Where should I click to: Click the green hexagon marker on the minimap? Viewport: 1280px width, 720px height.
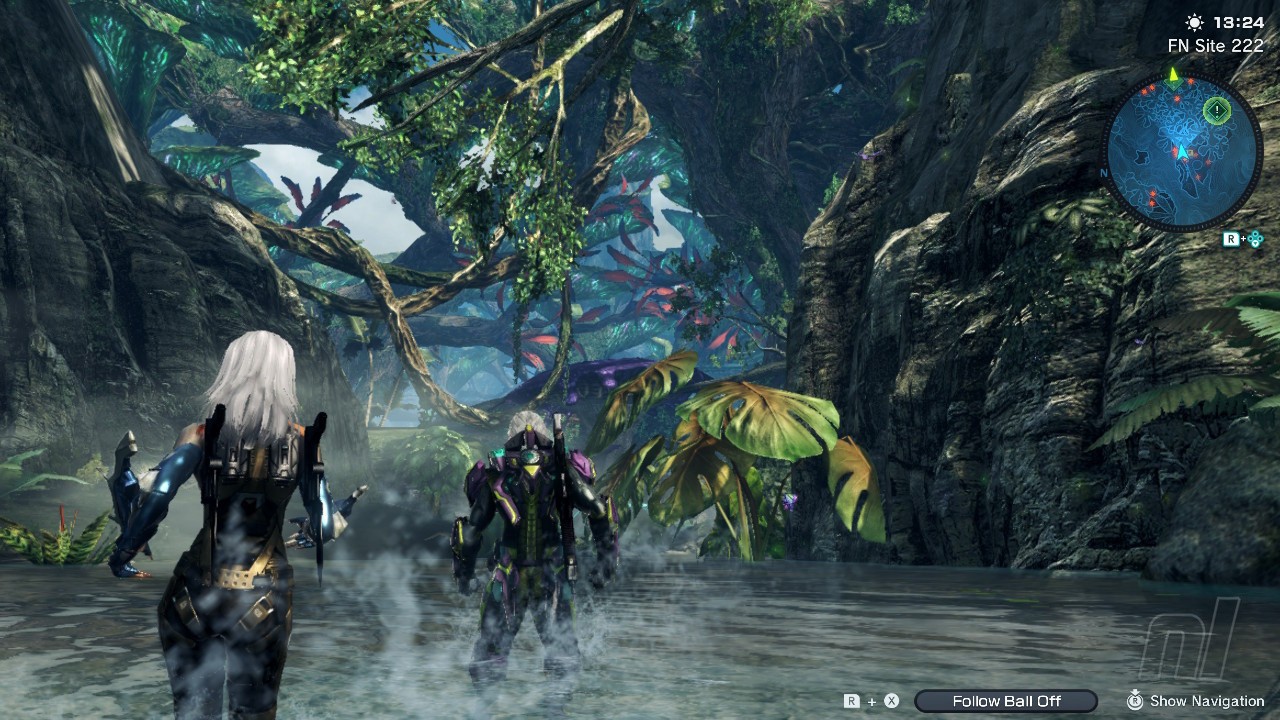(x=1216, y=110)
